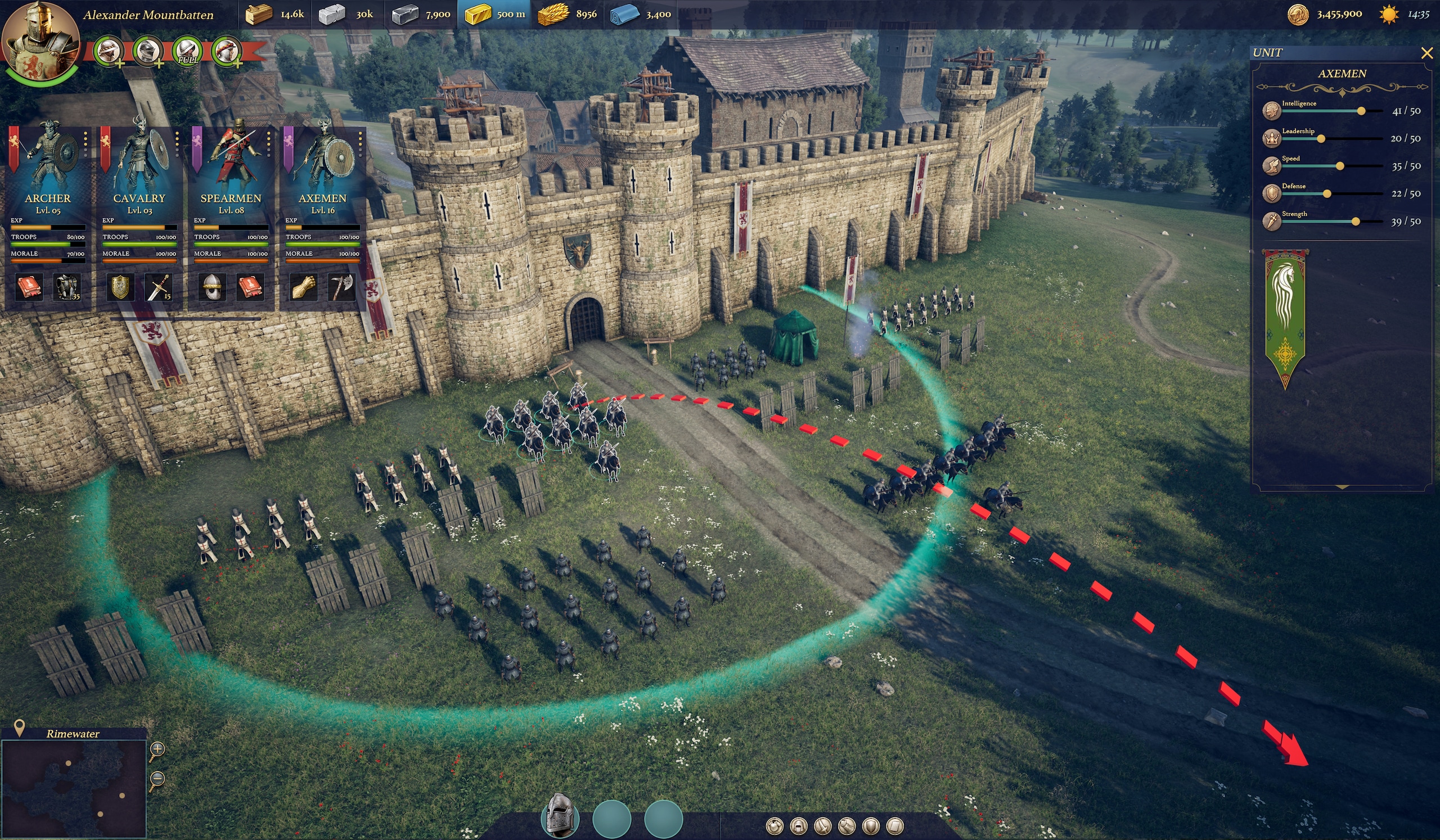Select the Spearmen's helmet item slot

211,287
